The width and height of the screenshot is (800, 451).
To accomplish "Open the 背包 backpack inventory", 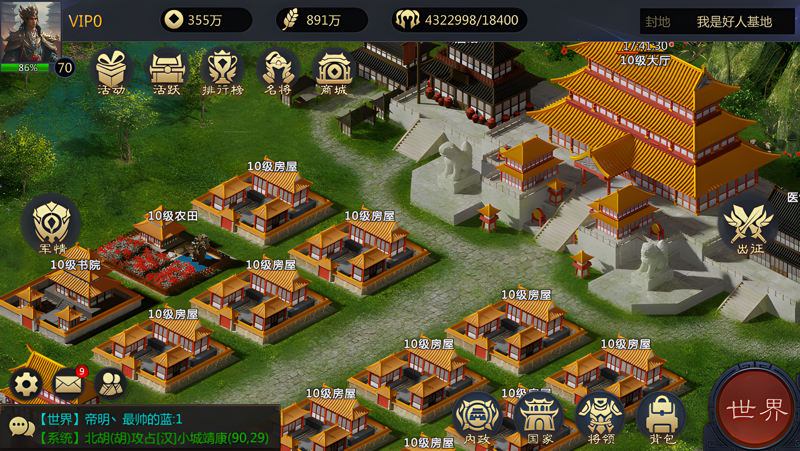I will pos(661,416).
